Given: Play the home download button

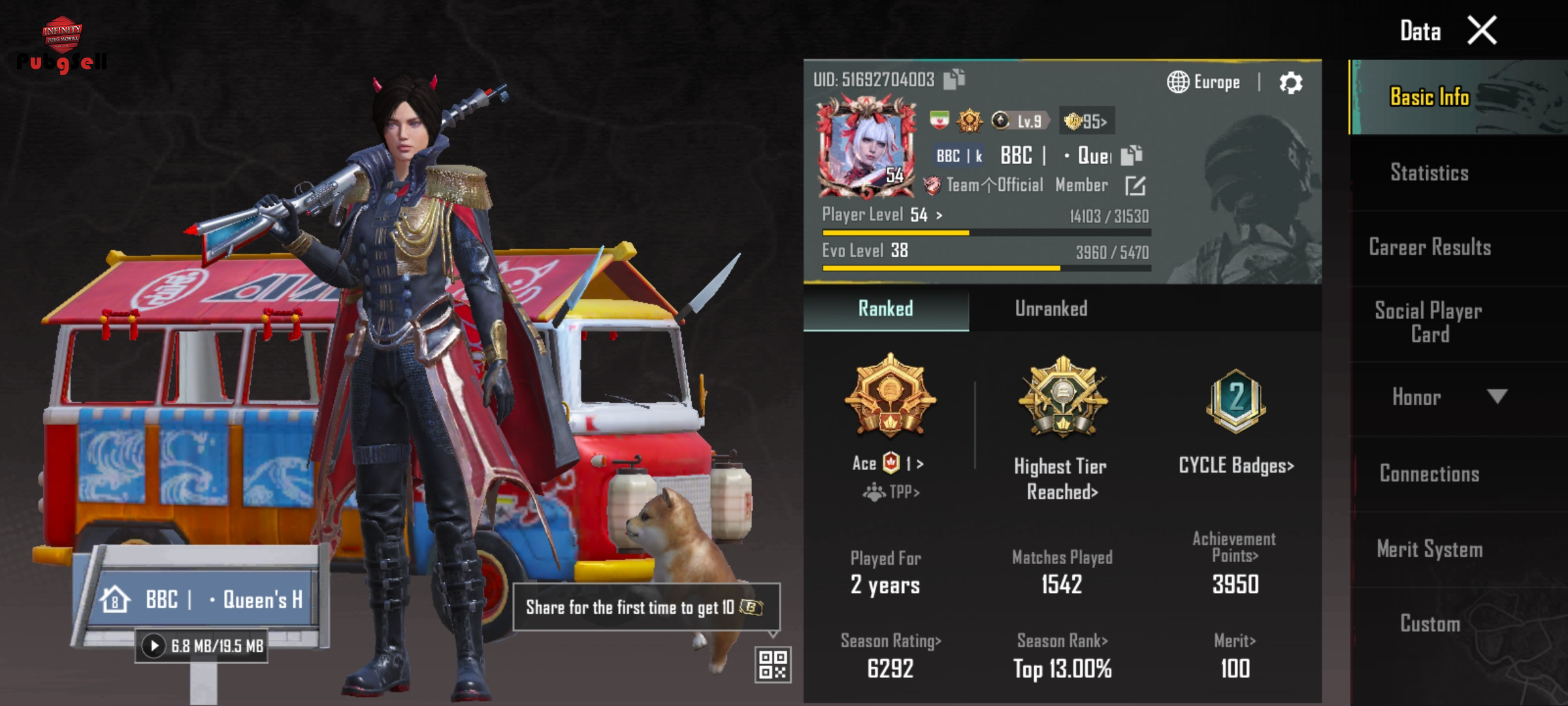Looking at the screenshot, I should pyautogui.click(x=154, y=647).
